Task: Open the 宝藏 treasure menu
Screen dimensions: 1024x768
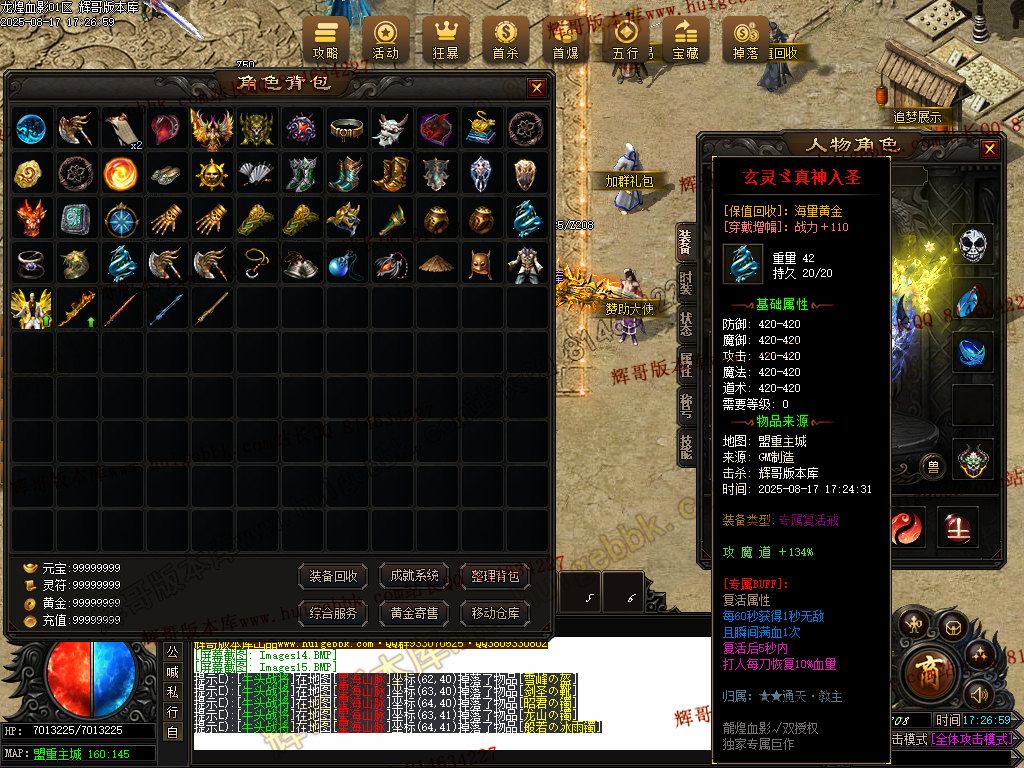Action: click(x=685, y=37)
